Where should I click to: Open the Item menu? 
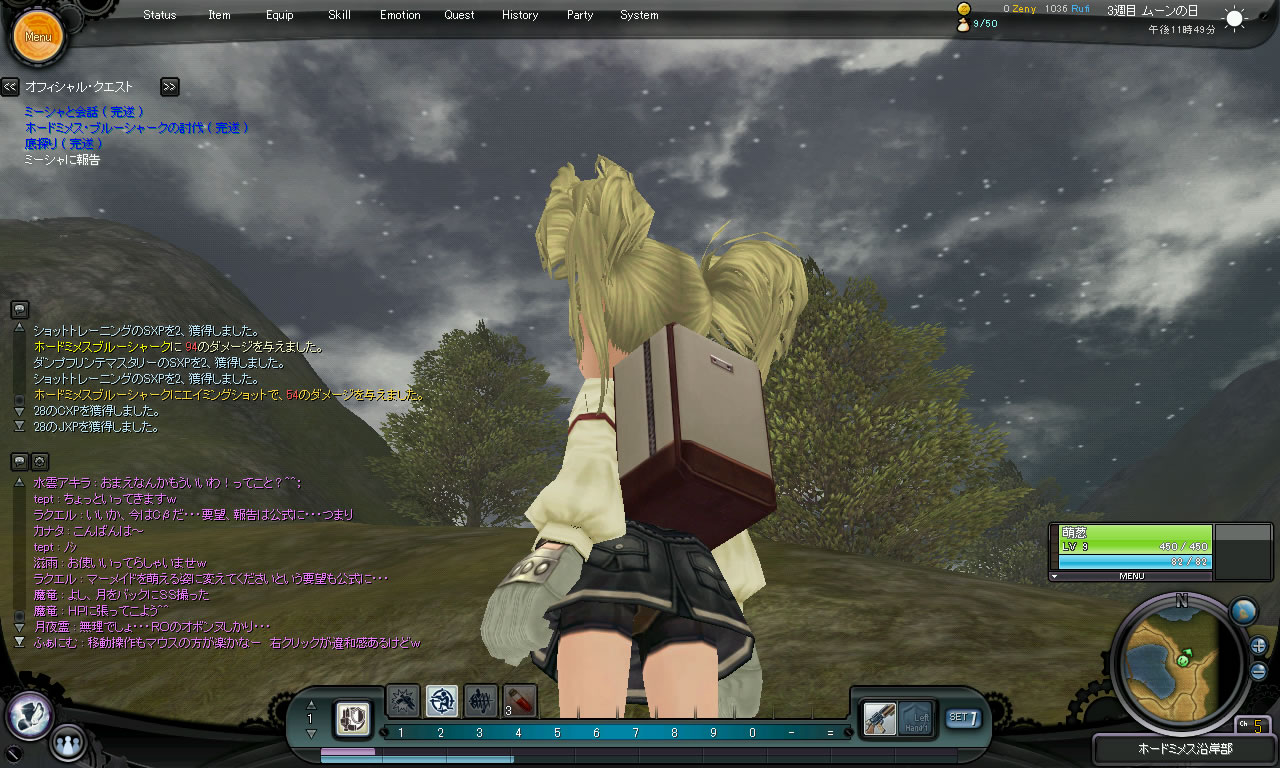[x=219, y=15]
